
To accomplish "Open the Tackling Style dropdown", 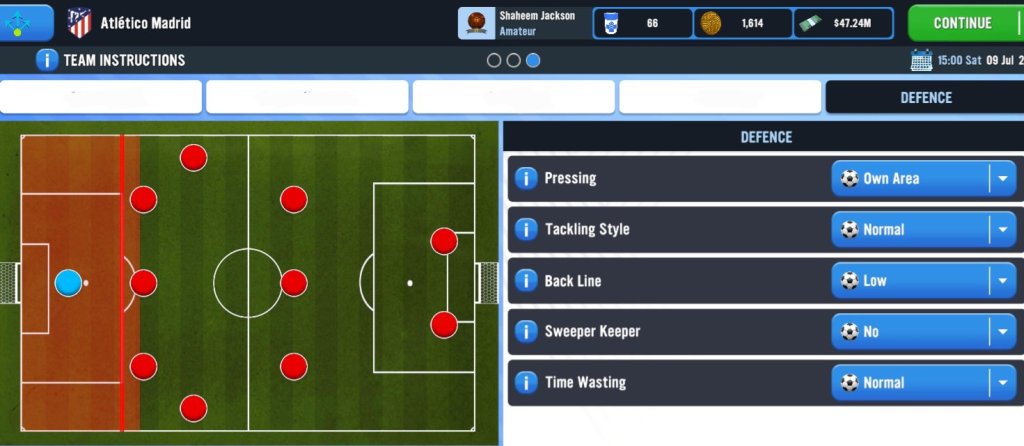I will point(923,230).
